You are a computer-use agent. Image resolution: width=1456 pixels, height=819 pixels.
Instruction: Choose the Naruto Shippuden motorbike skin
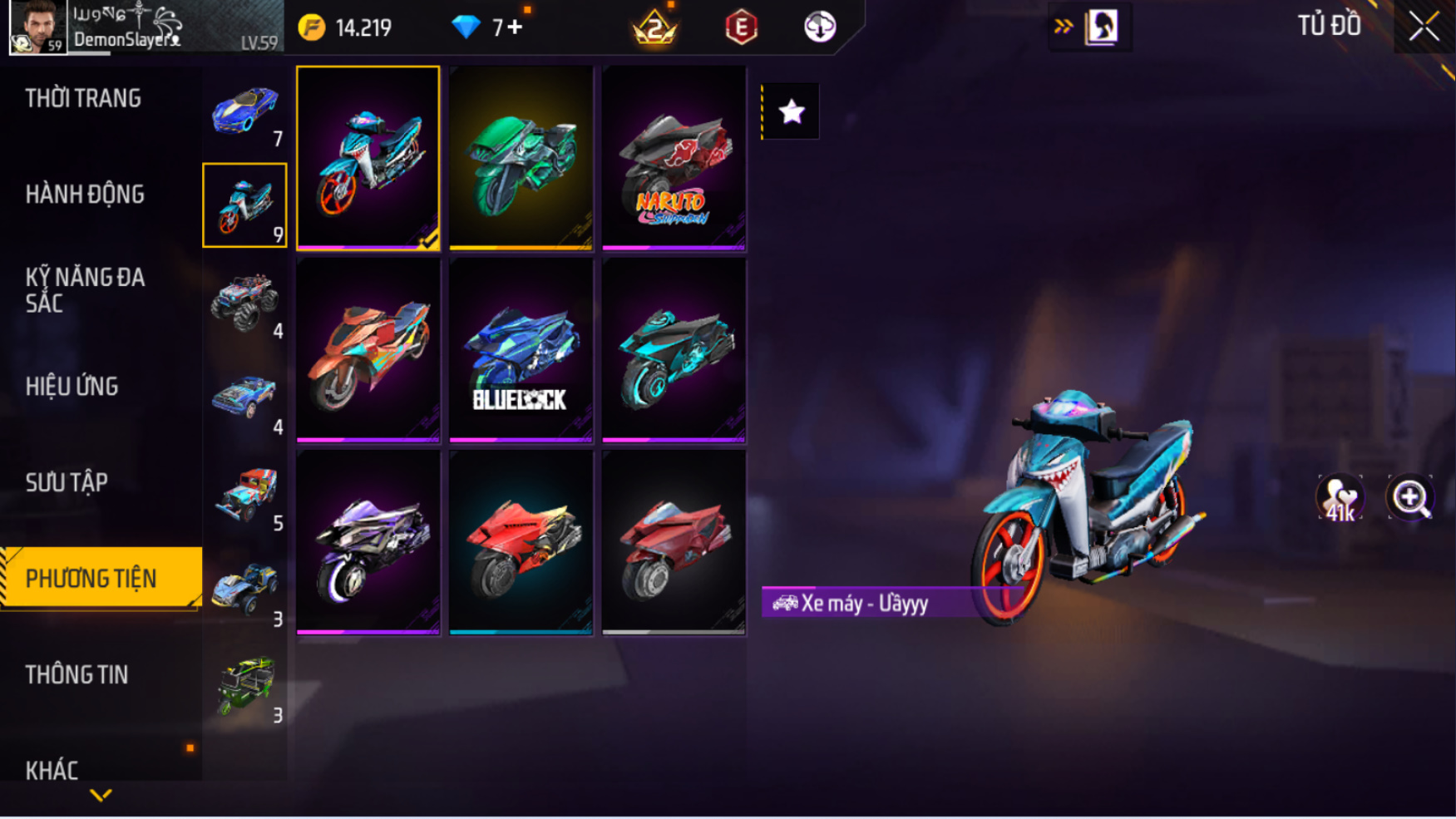pyautogui.click(x=674, y=158)
